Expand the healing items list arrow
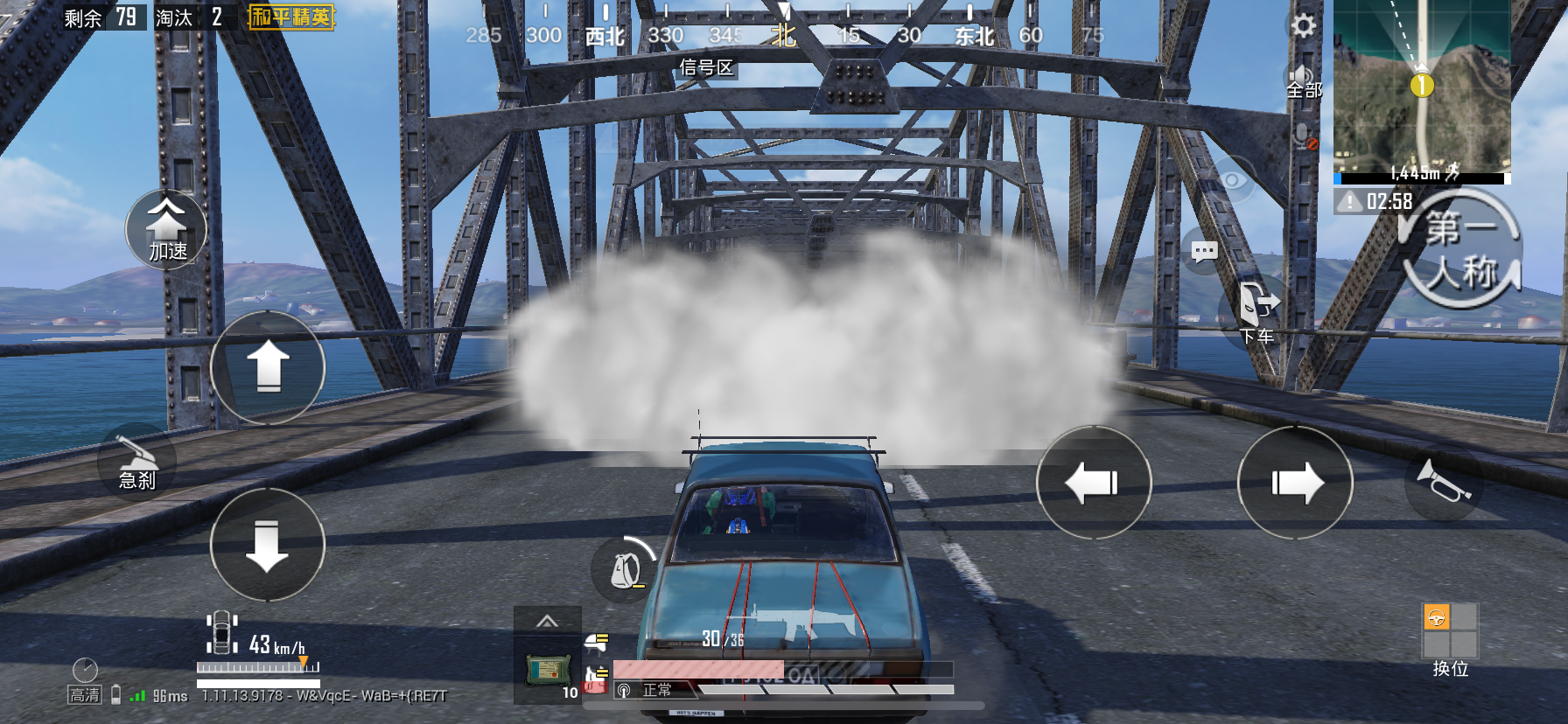Viewport: 1568px width, 724px height. [547, 622]
